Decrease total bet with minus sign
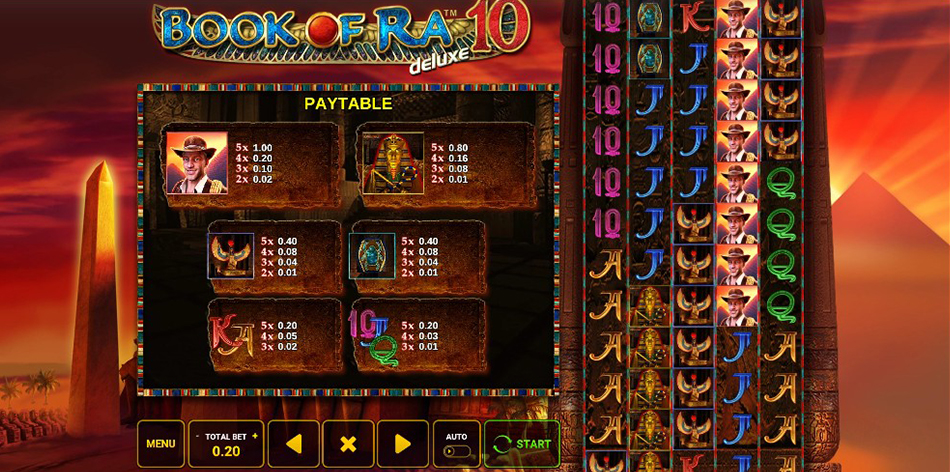 [197, 437]
